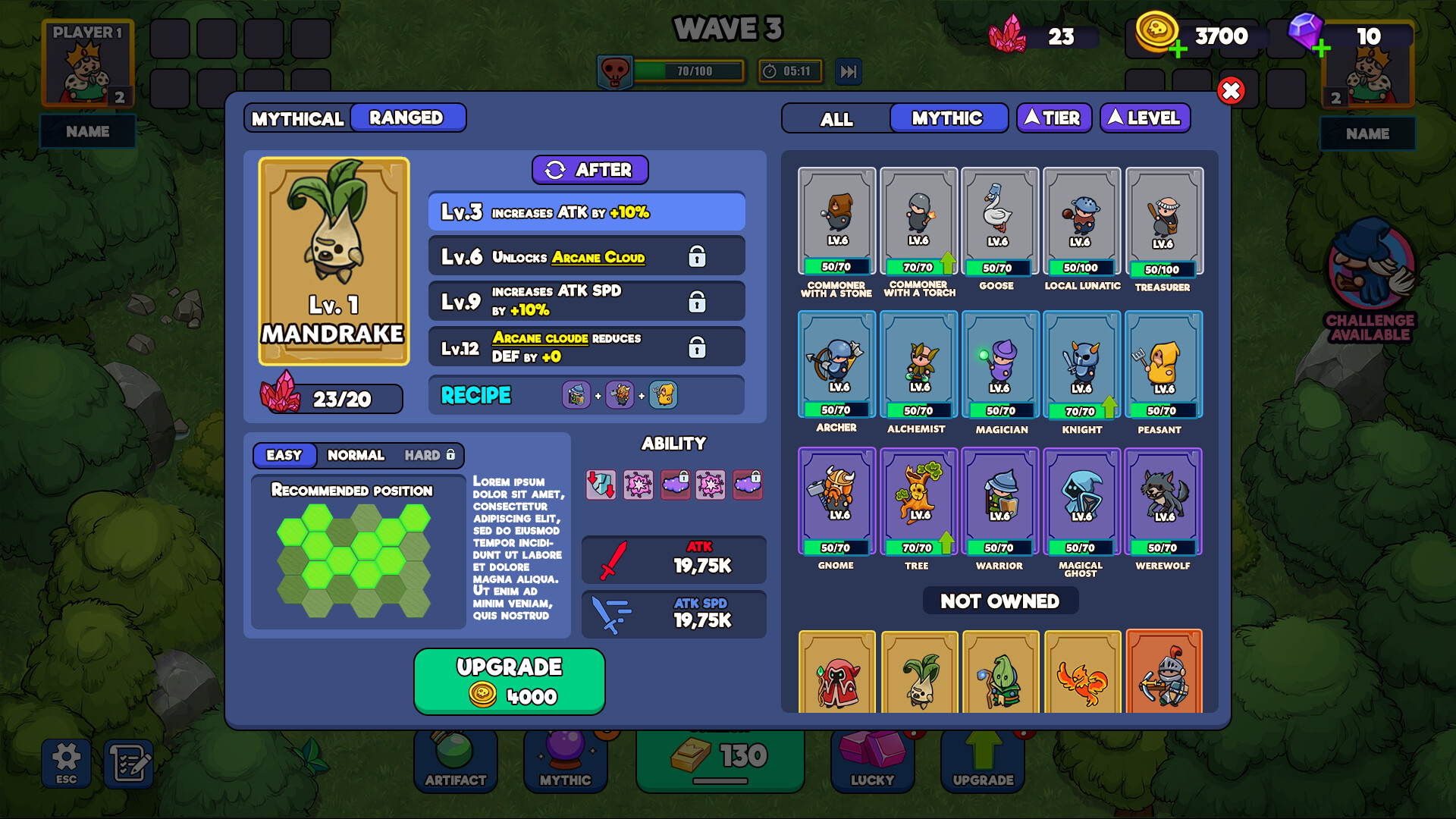1456x819 pixels.
Task: Switch to the All units filter
Action: click(x=836, y=119)
